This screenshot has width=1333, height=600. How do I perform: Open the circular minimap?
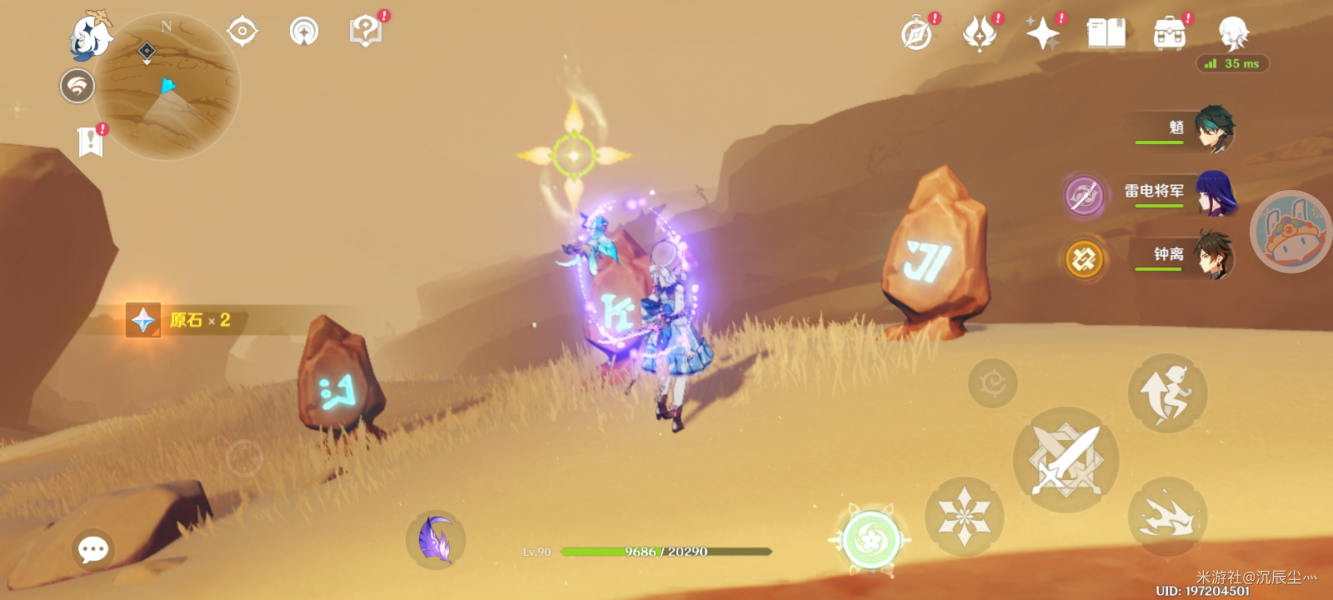[167, 86]
